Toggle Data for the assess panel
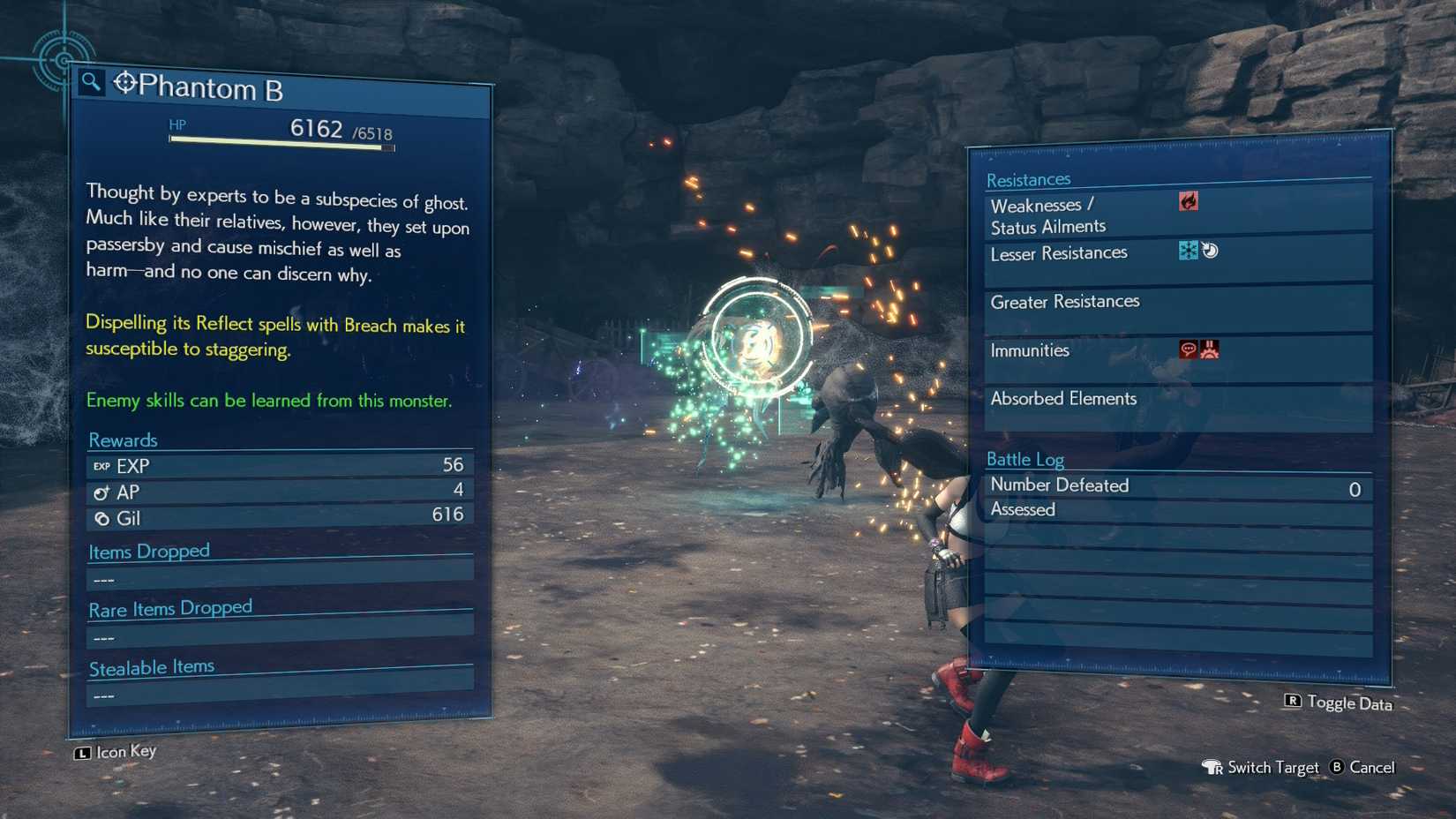The image size is (1456, 819). pos(1338,703)
